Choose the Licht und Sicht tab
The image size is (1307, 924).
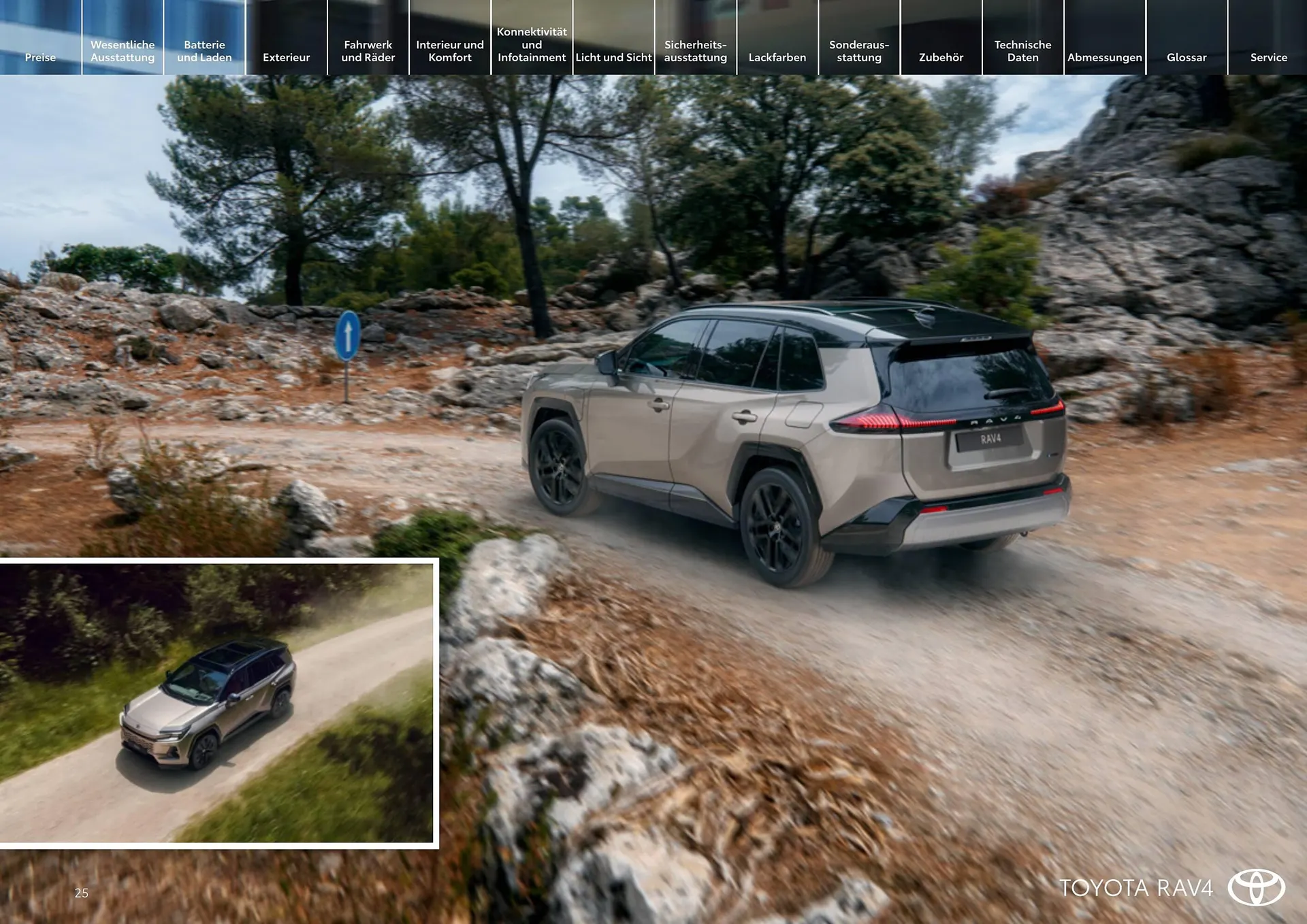coord(613,57)
